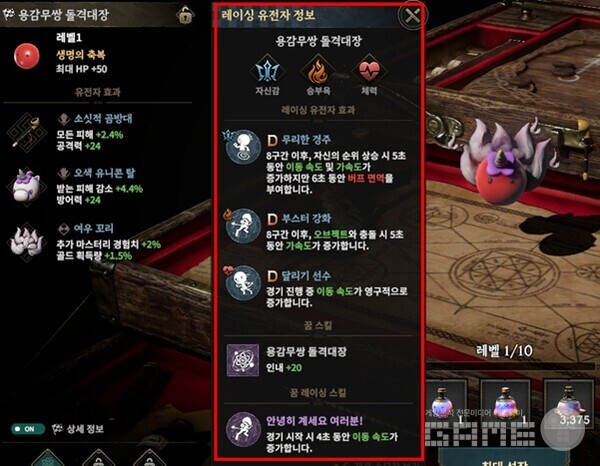Select the 승부욕 flame trait icon

click(317, 70)
